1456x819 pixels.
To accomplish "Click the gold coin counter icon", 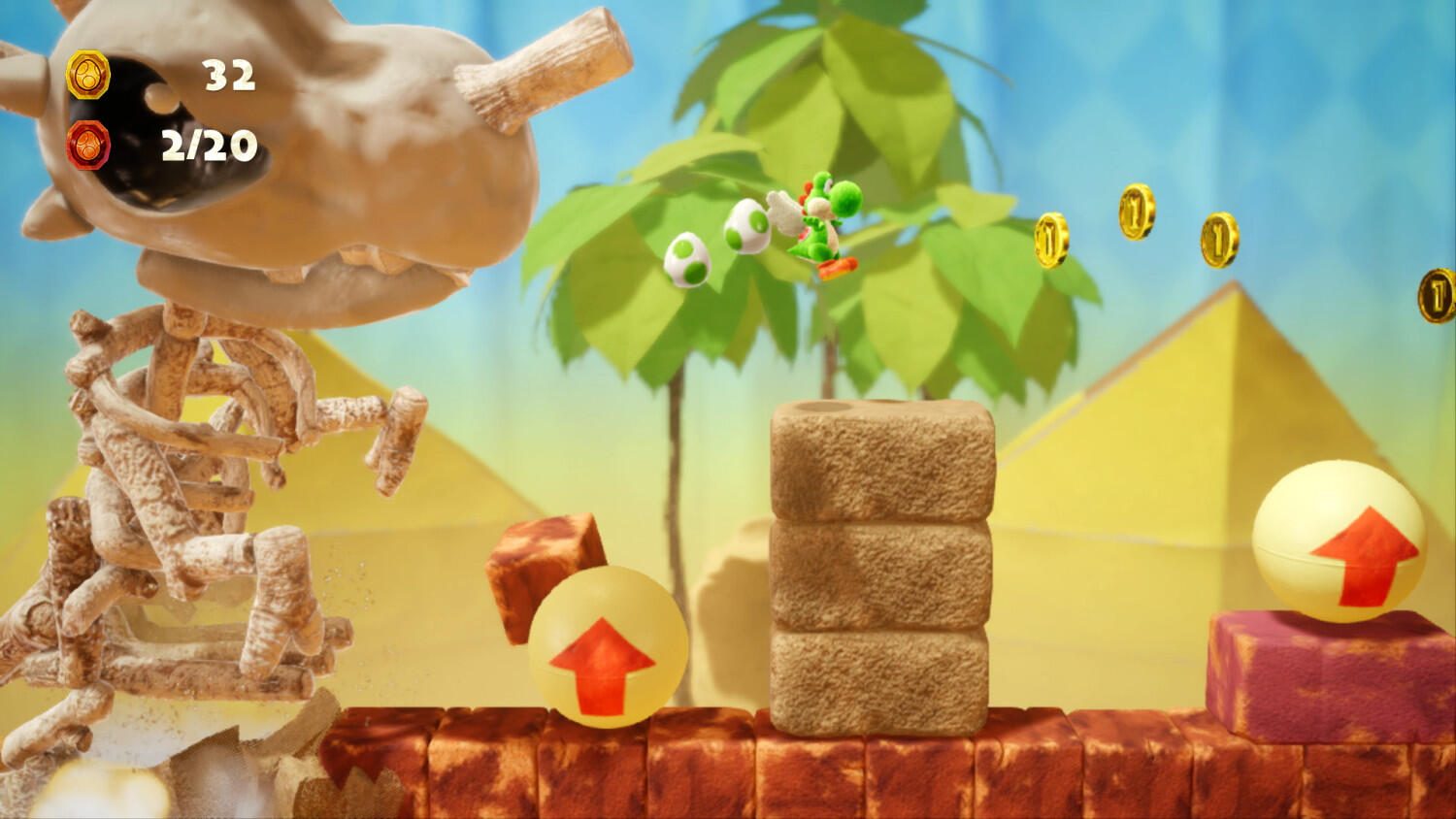I will (88, 76).
